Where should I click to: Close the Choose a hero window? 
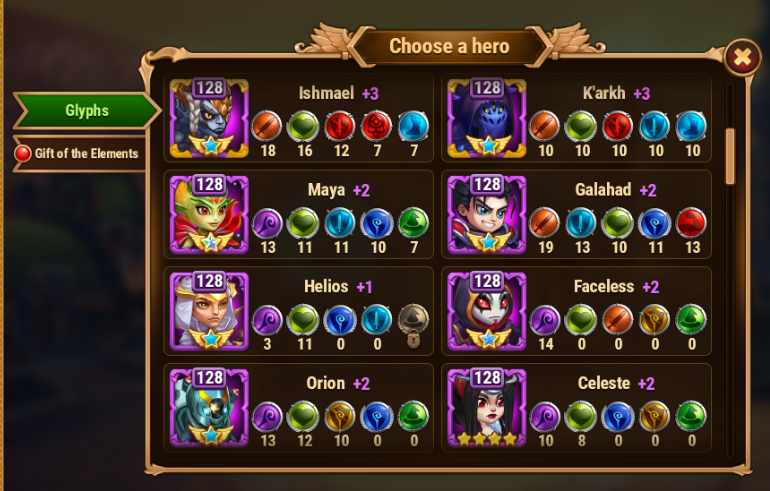pyautogui.click(x=741, y=58)
